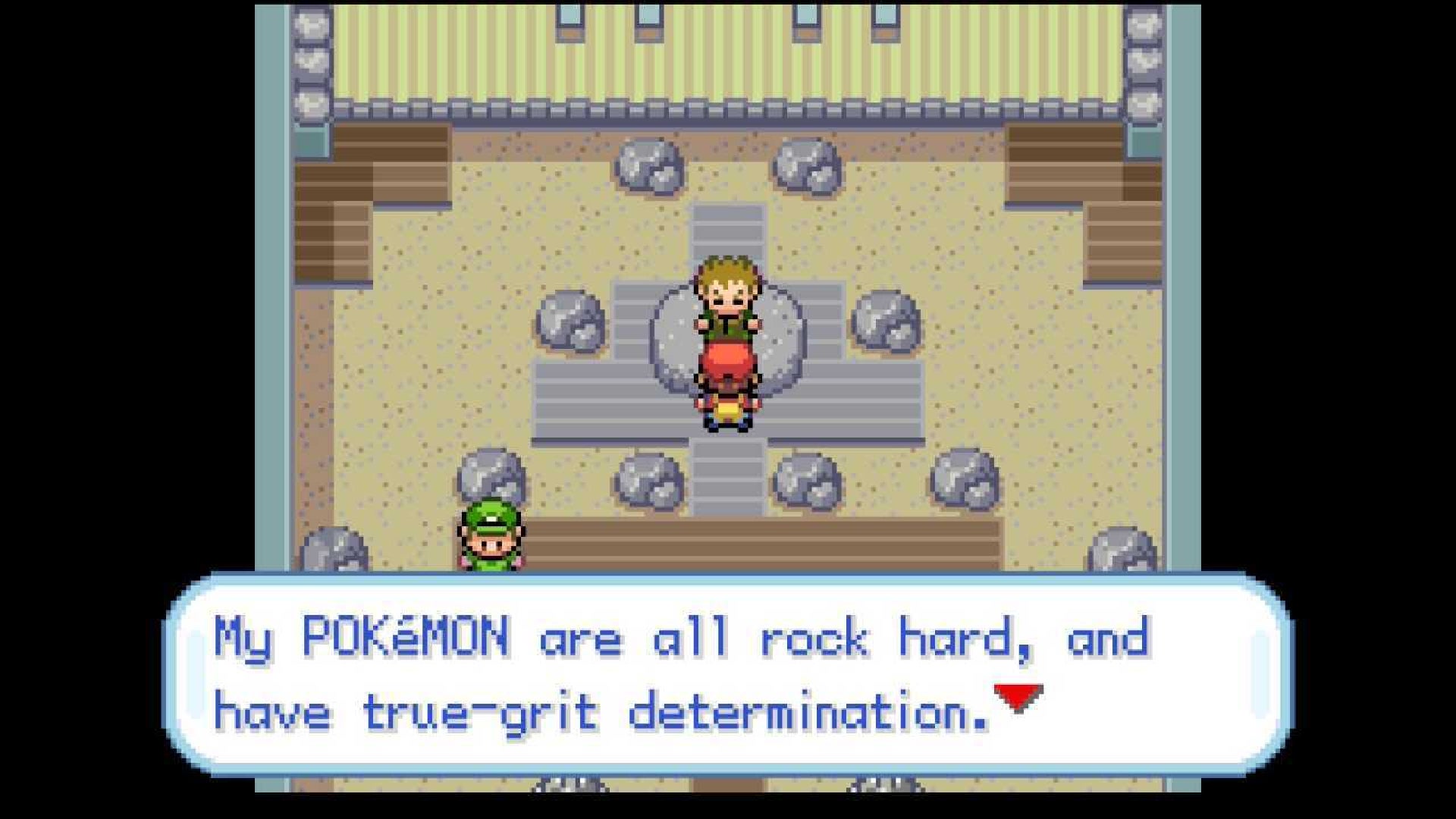
Task: Click the red continue arrow in dialogue
Action: [x=1018, y=697]
